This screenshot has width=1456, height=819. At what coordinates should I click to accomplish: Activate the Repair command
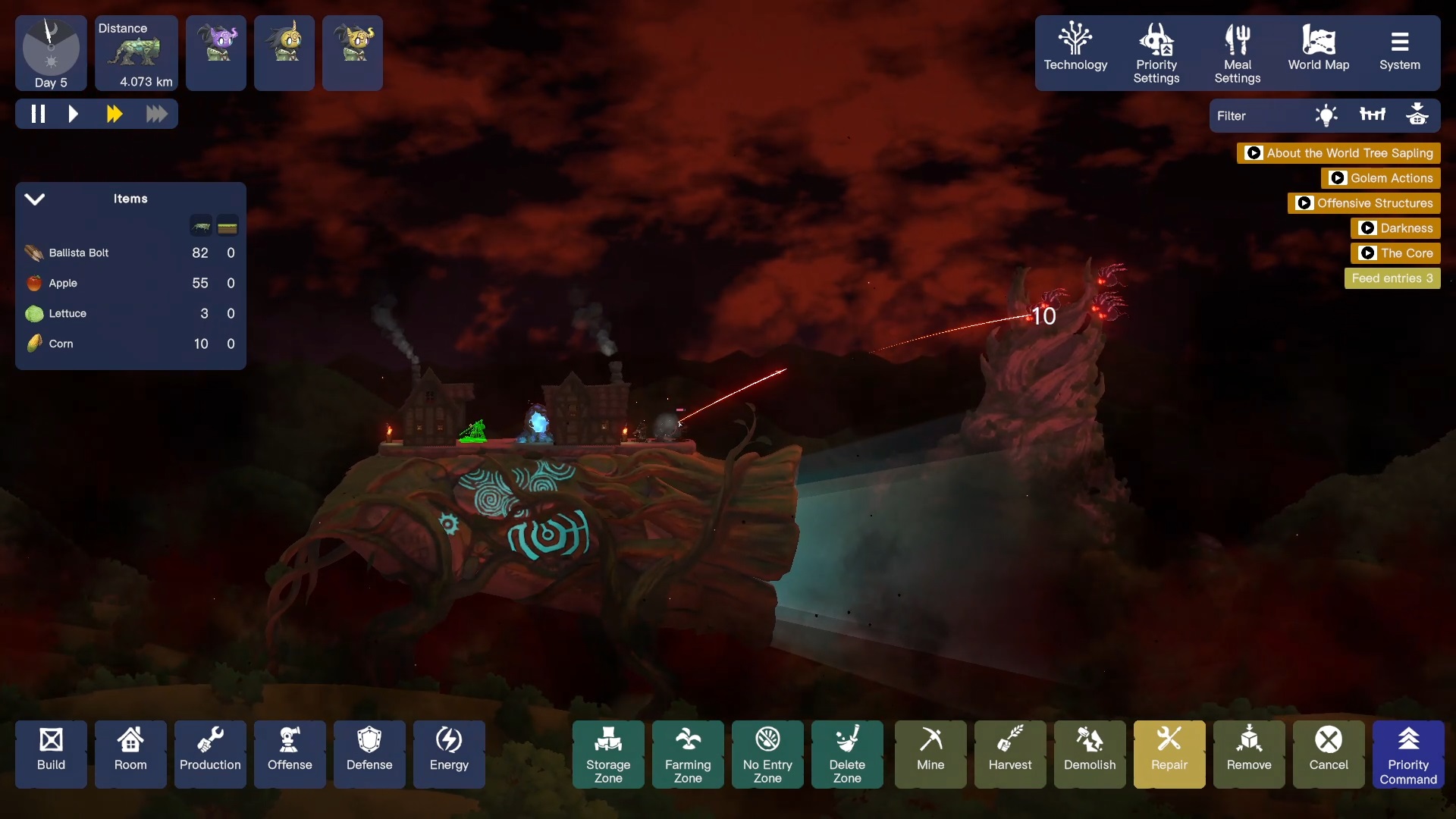[1169, 754]
